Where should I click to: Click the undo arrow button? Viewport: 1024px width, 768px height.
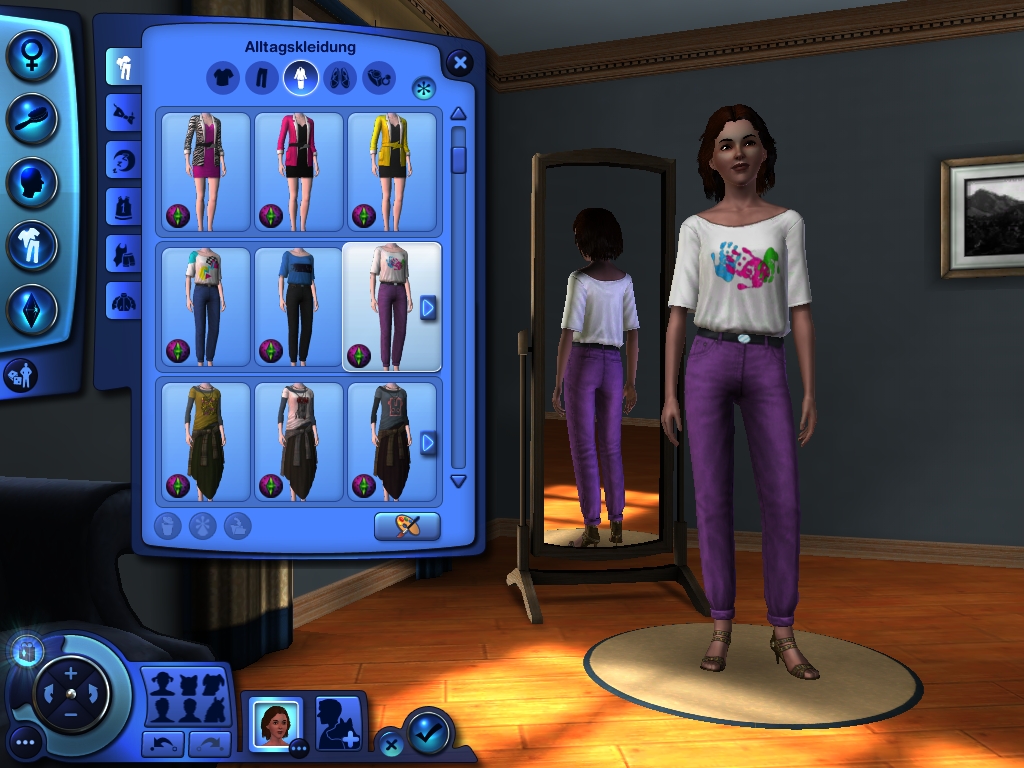[x=163, y=743]
